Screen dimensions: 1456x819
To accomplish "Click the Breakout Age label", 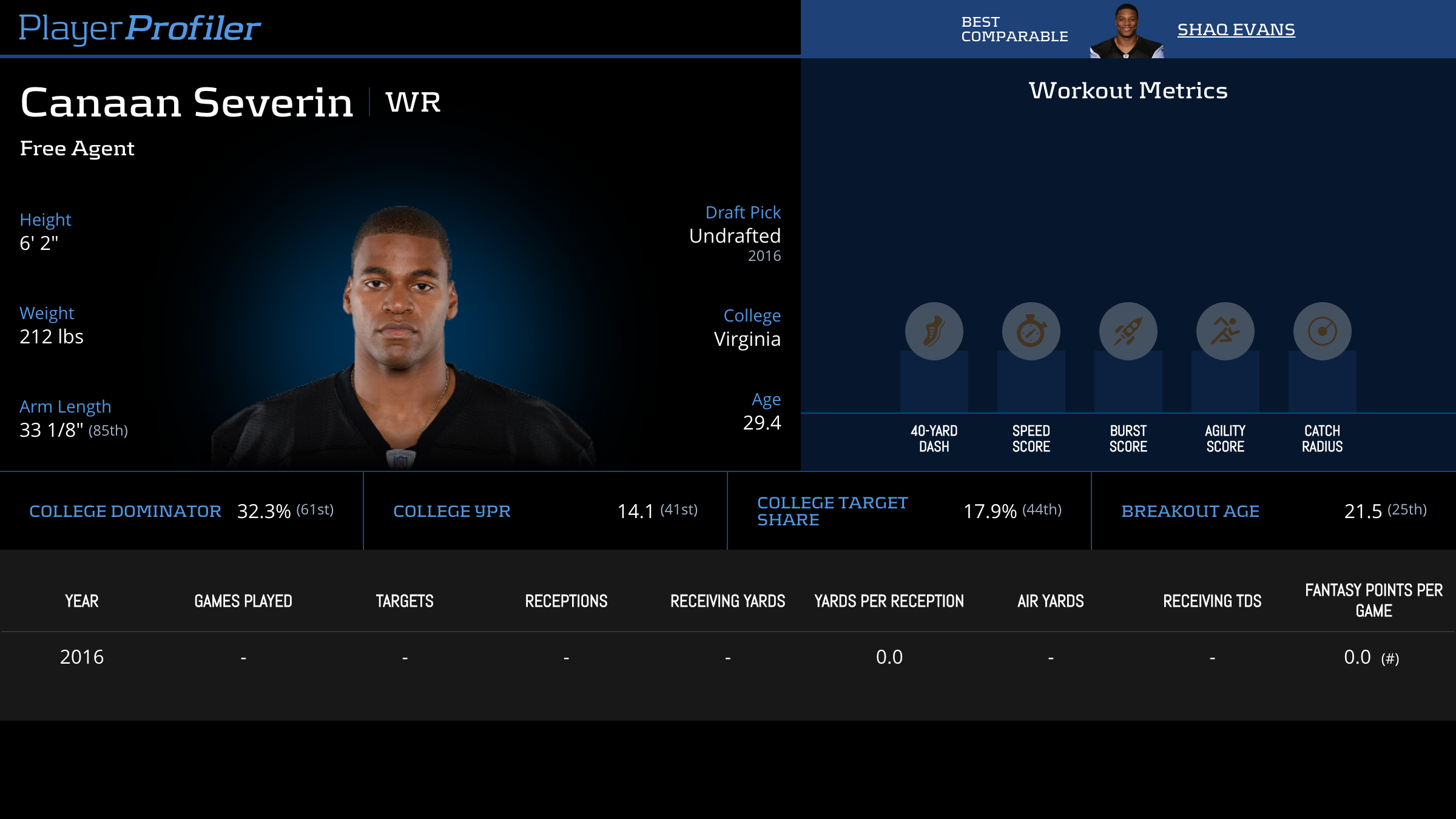I will click(1190, 511).
